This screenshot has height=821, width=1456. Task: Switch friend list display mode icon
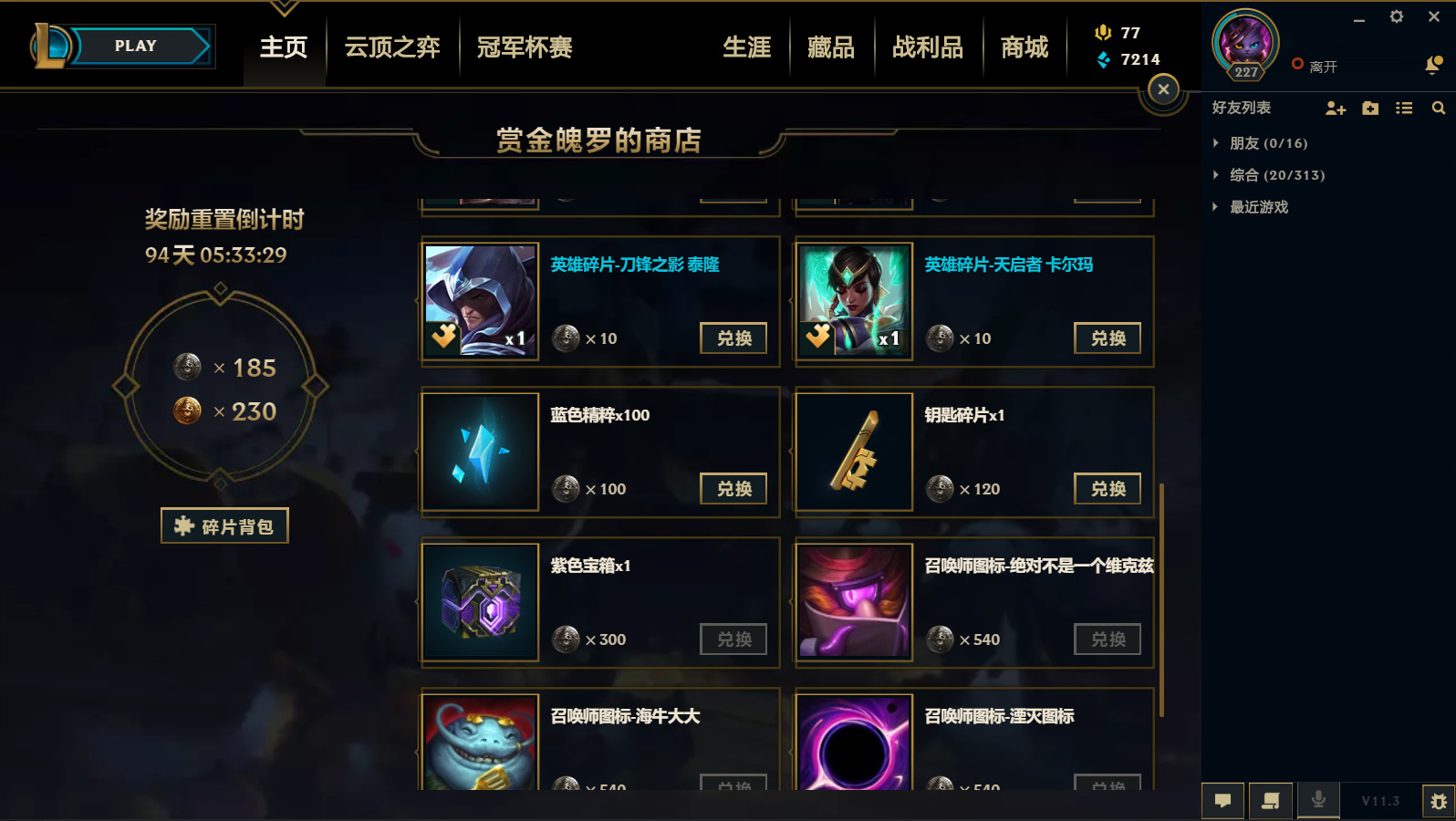coord(1404,108)
